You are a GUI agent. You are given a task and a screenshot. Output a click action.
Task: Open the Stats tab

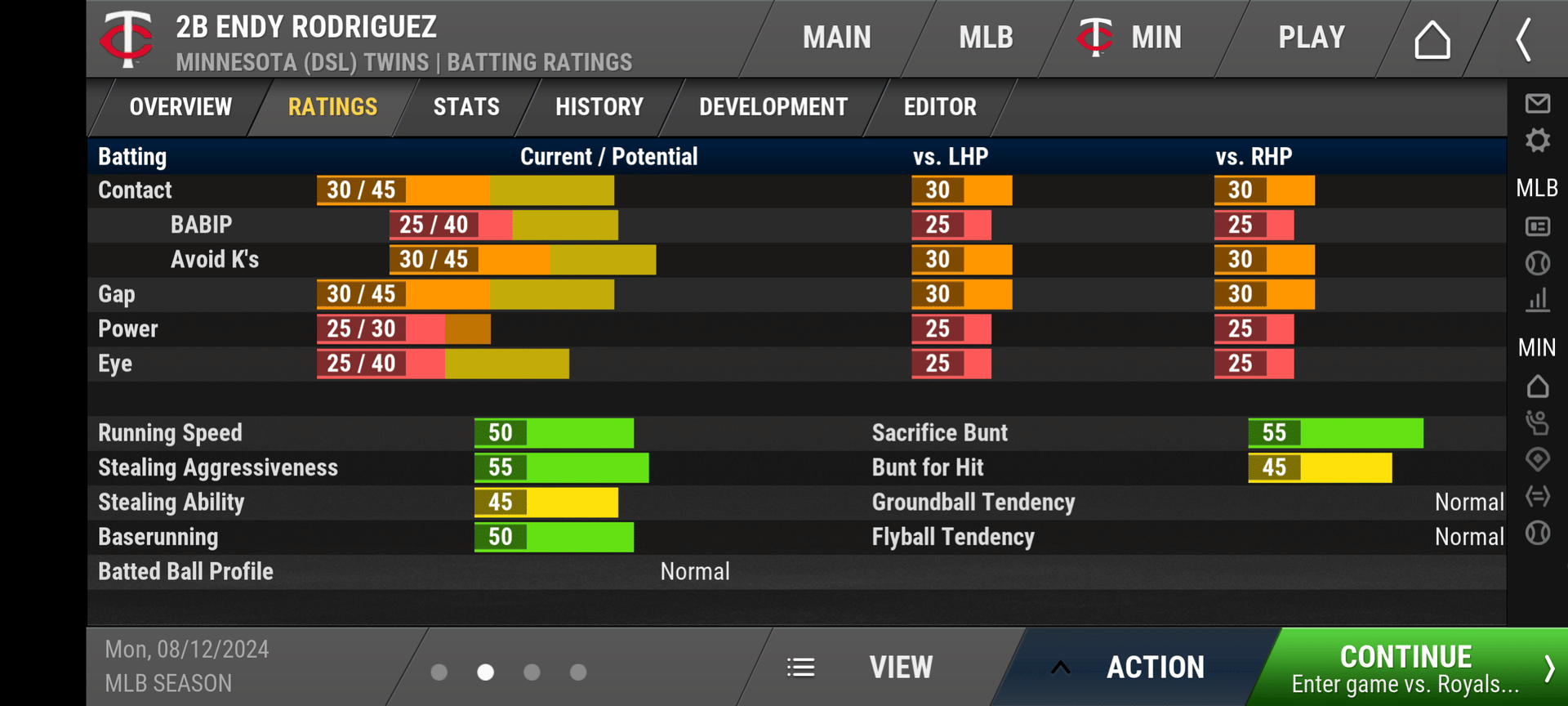(x=466, y=107)
